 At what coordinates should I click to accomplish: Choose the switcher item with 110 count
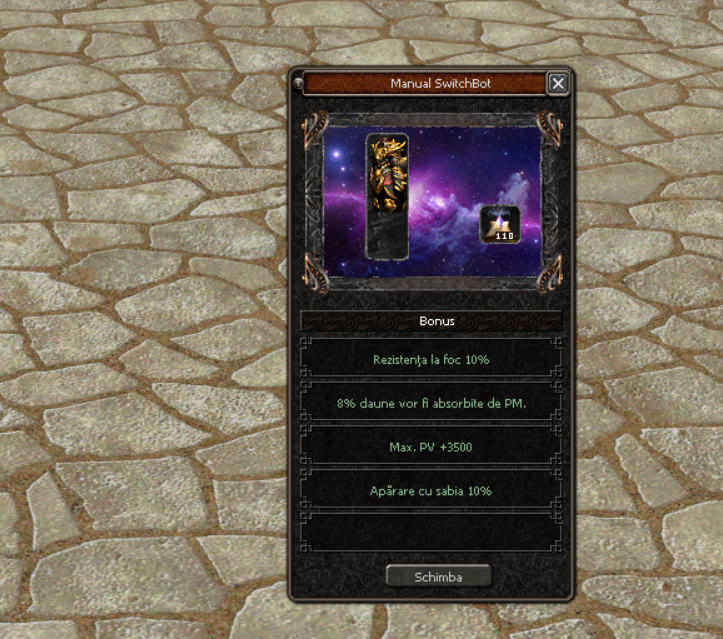(x=500, y=224)
